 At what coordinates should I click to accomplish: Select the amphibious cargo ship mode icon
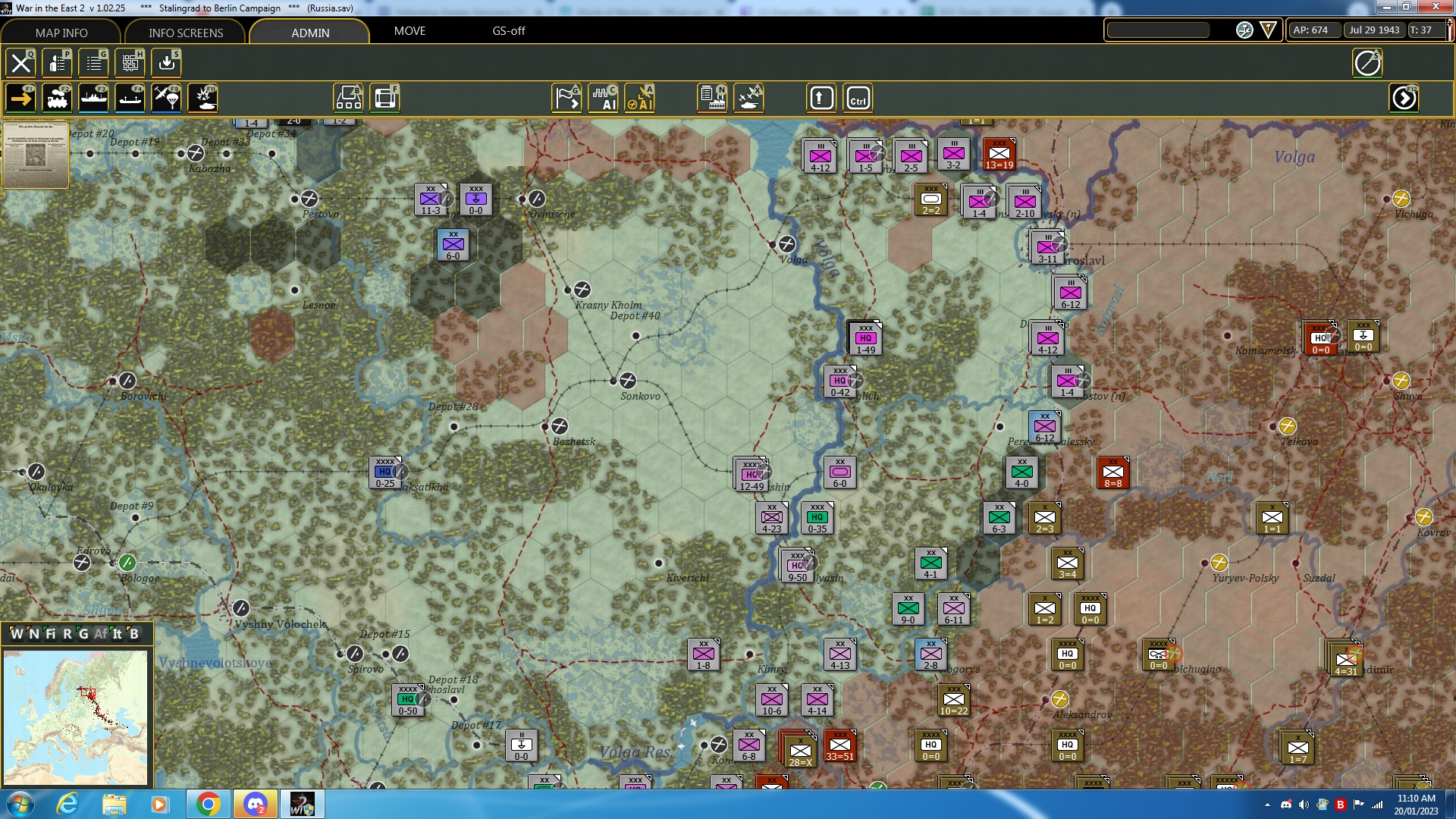(x=130, y=97)
